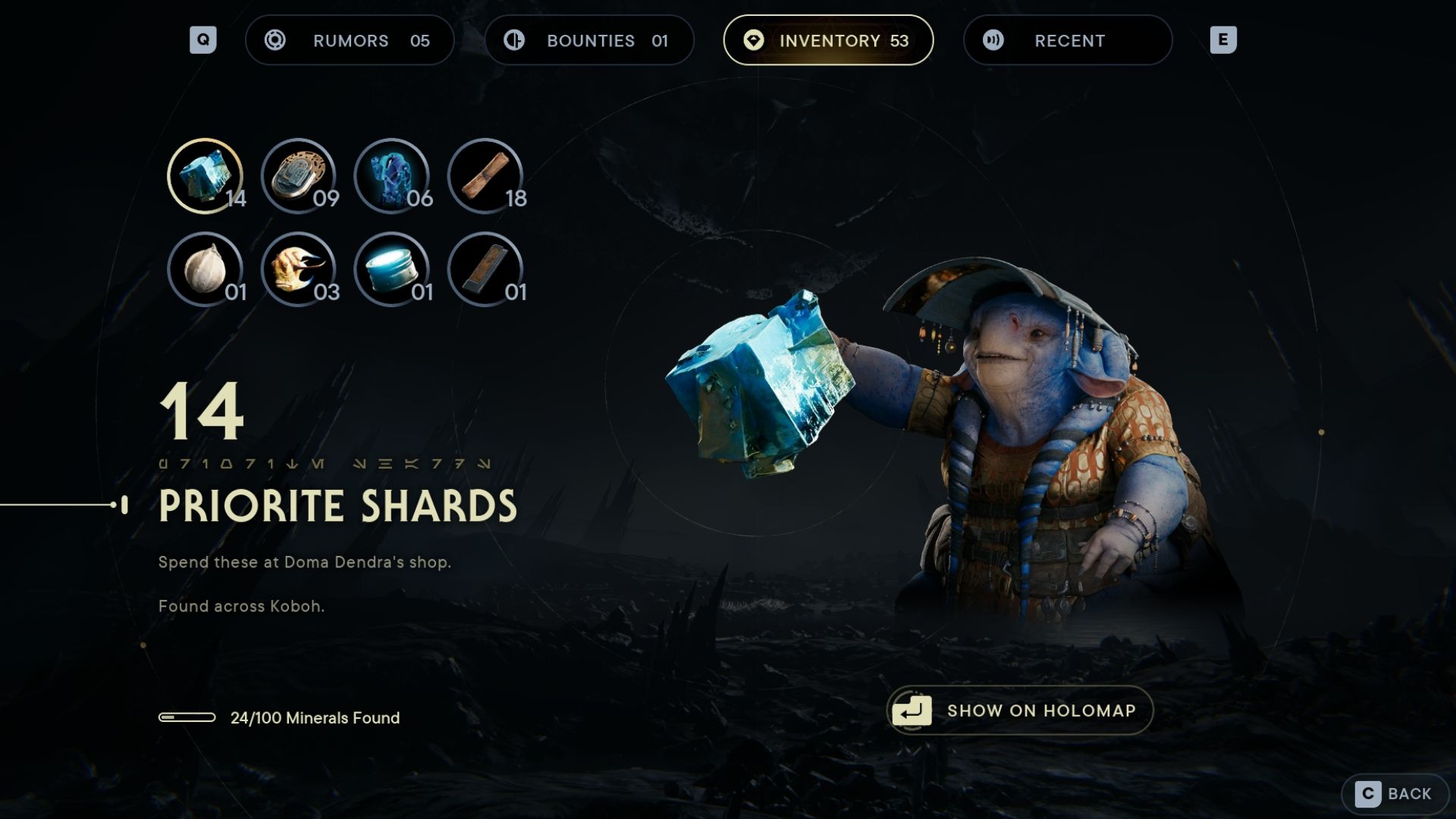The width and height of the screenshot is (1456, 819).
Task: Click the Rumors compass icon
Action: [275, 40]
